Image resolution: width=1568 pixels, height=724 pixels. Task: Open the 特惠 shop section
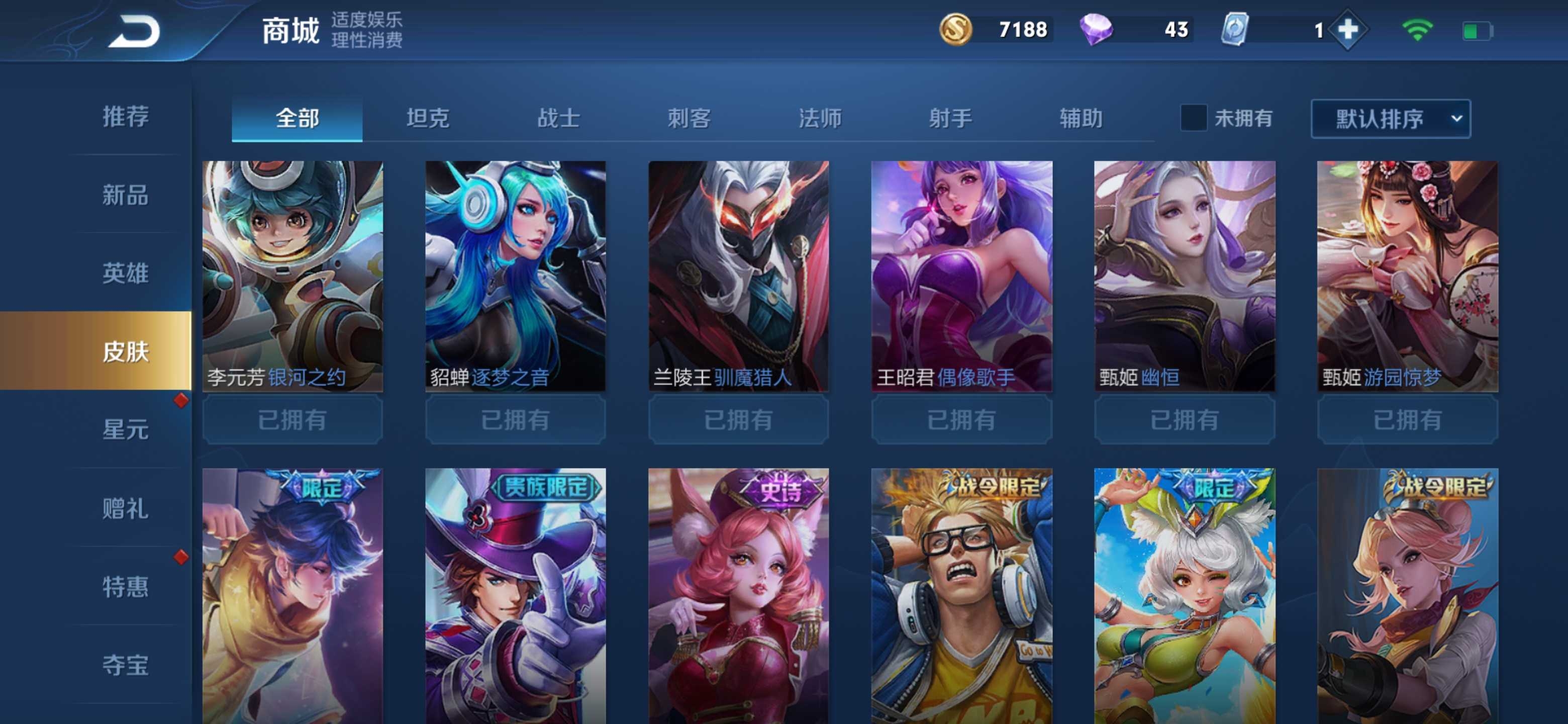126,586
